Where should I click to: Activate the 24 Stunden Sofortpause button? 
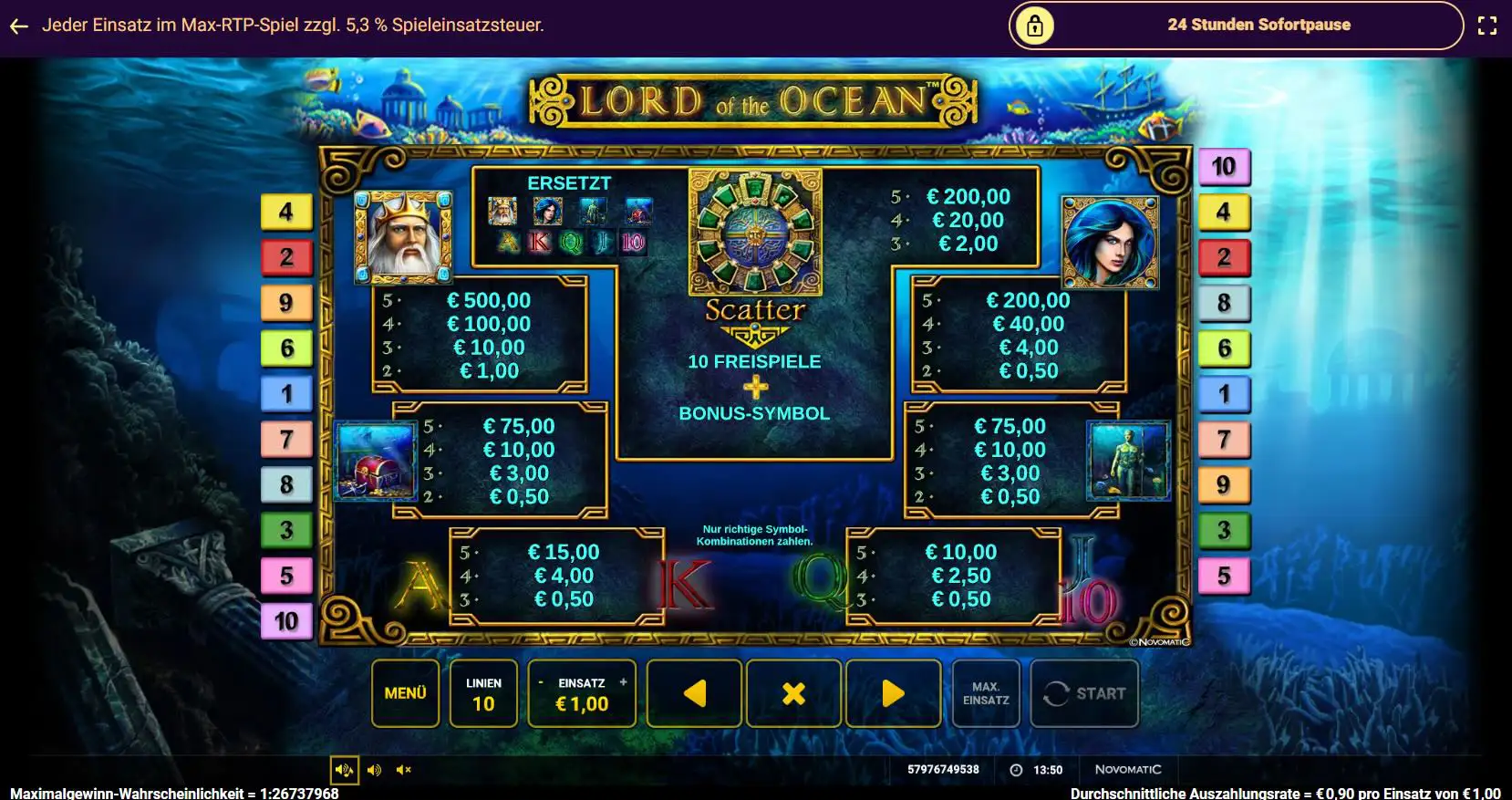(x=1236, y=26)
